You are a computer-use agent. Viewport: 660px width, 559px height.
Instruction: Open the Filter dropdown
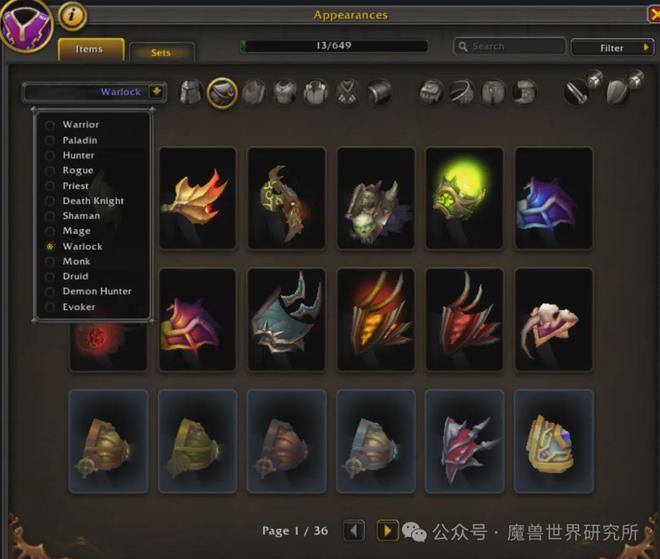tap(612, 47)
